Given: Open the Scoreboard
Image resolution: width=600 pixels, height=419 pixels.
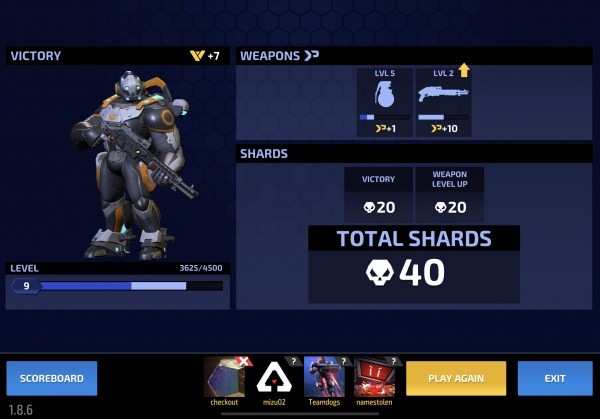Looking at the screenshot, I should click(x=52, y=378).
